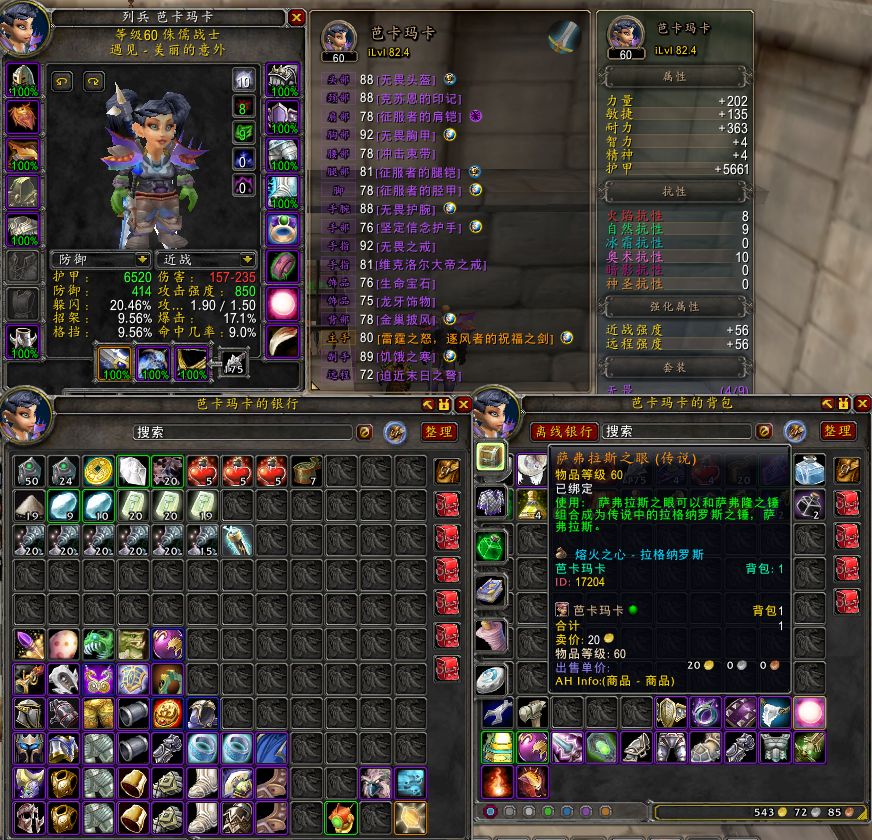The width and height of the screenshot is (872, 840).
Task: Pick the spotted egg in the bank
Action: coord(62,643)
